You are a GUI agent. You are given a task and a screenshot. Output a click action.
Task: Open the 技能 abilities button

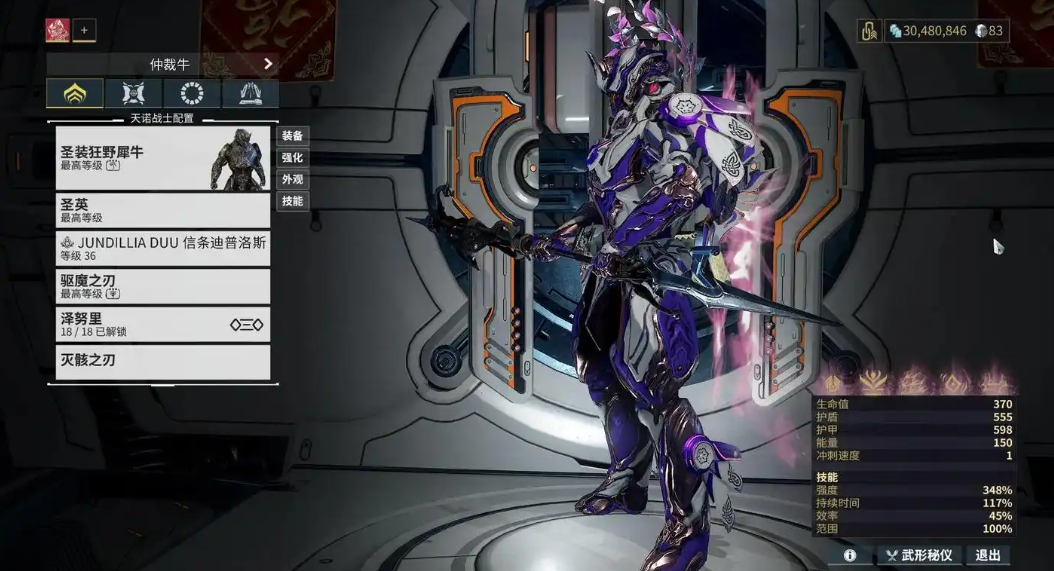click(x=292, y=201)
